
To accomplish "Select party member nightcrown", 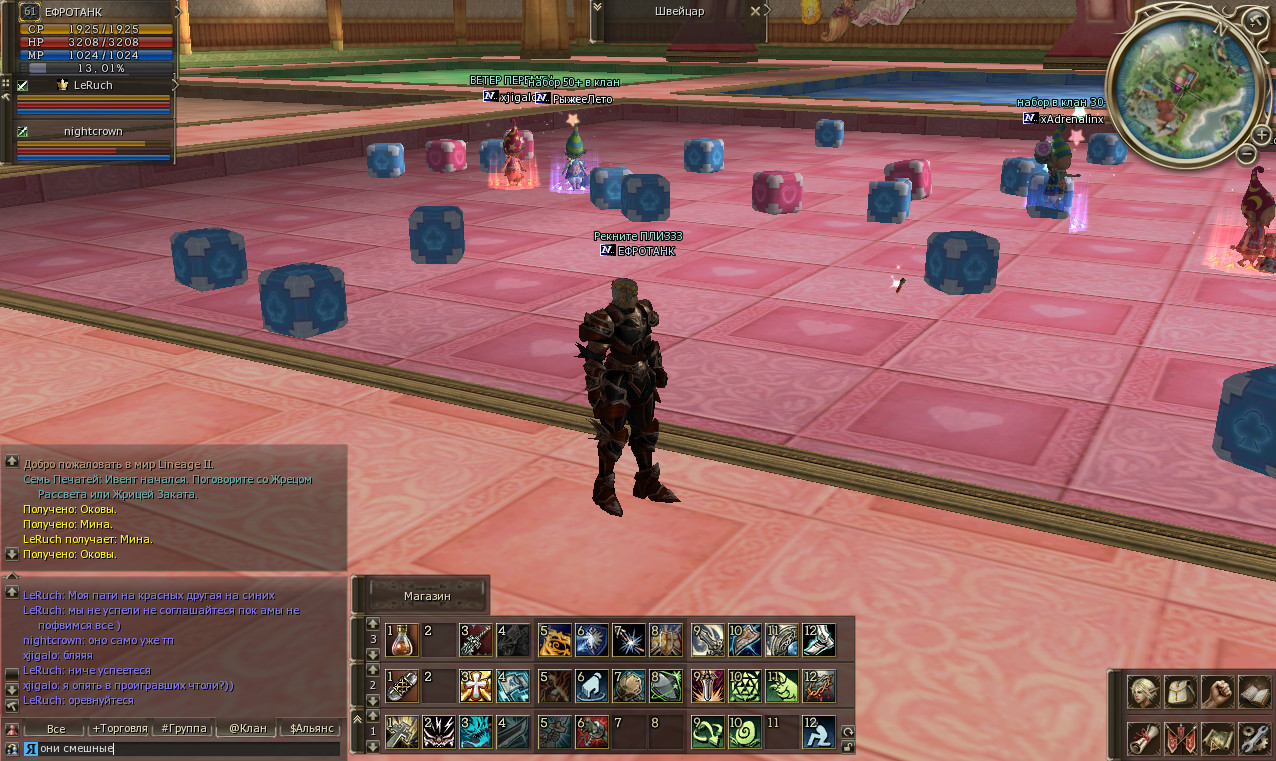I will point(93,131).
